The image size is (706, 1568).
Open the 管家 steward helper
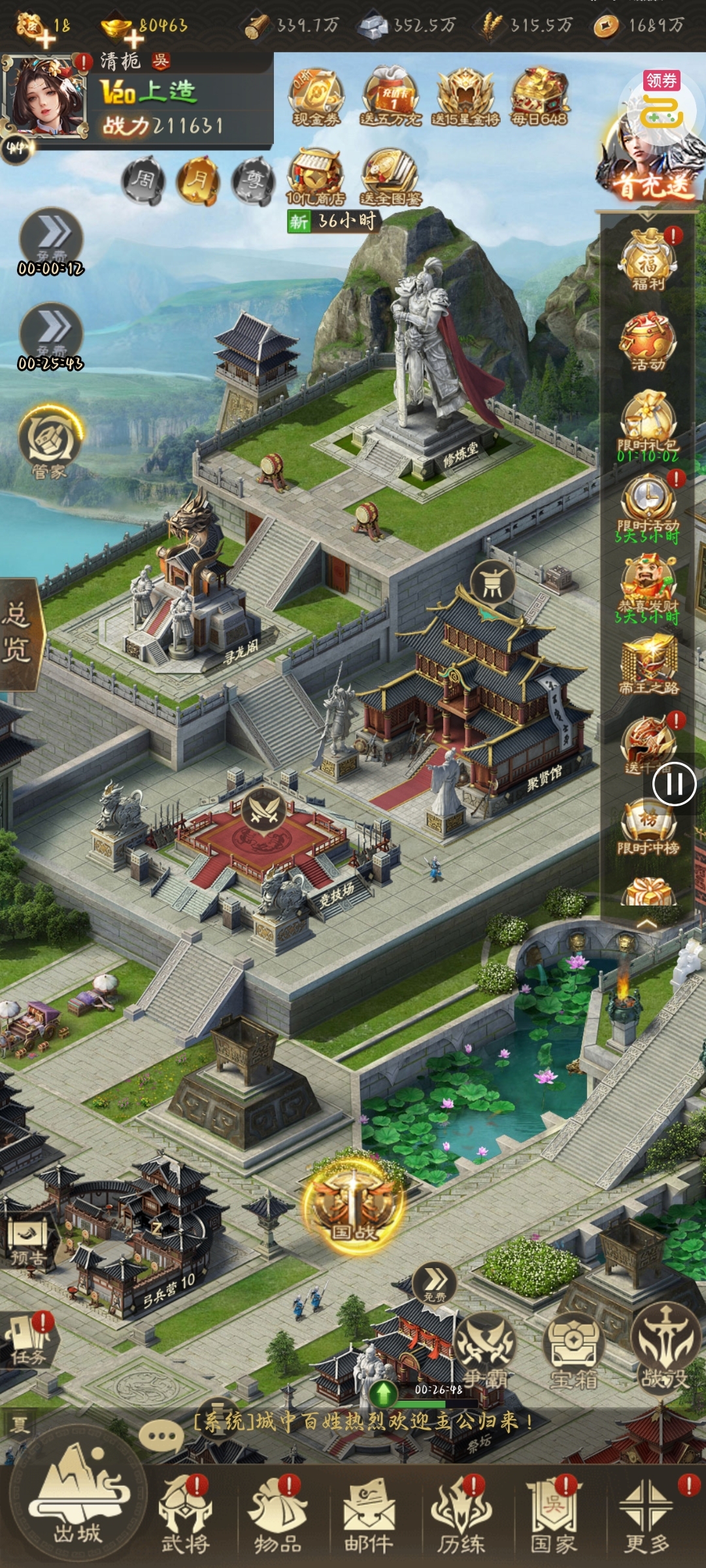[50, 441]
